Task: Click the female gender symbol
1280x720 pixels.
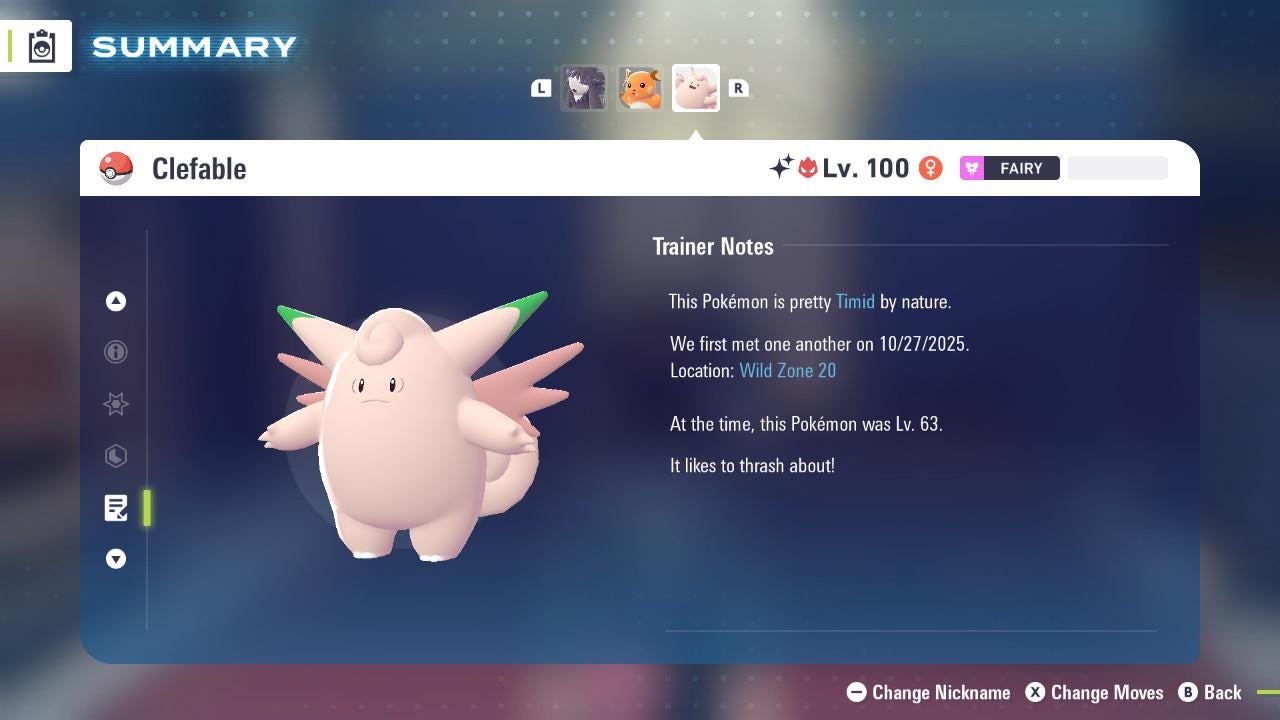Action: pos(930,168)
